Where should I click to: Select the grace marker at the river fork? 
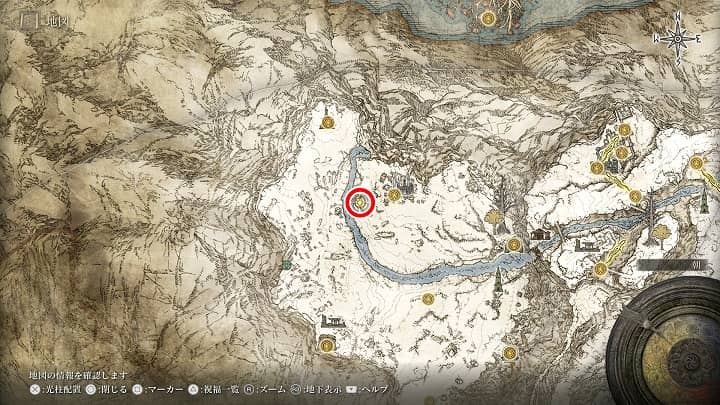click(x=514, y=244)
